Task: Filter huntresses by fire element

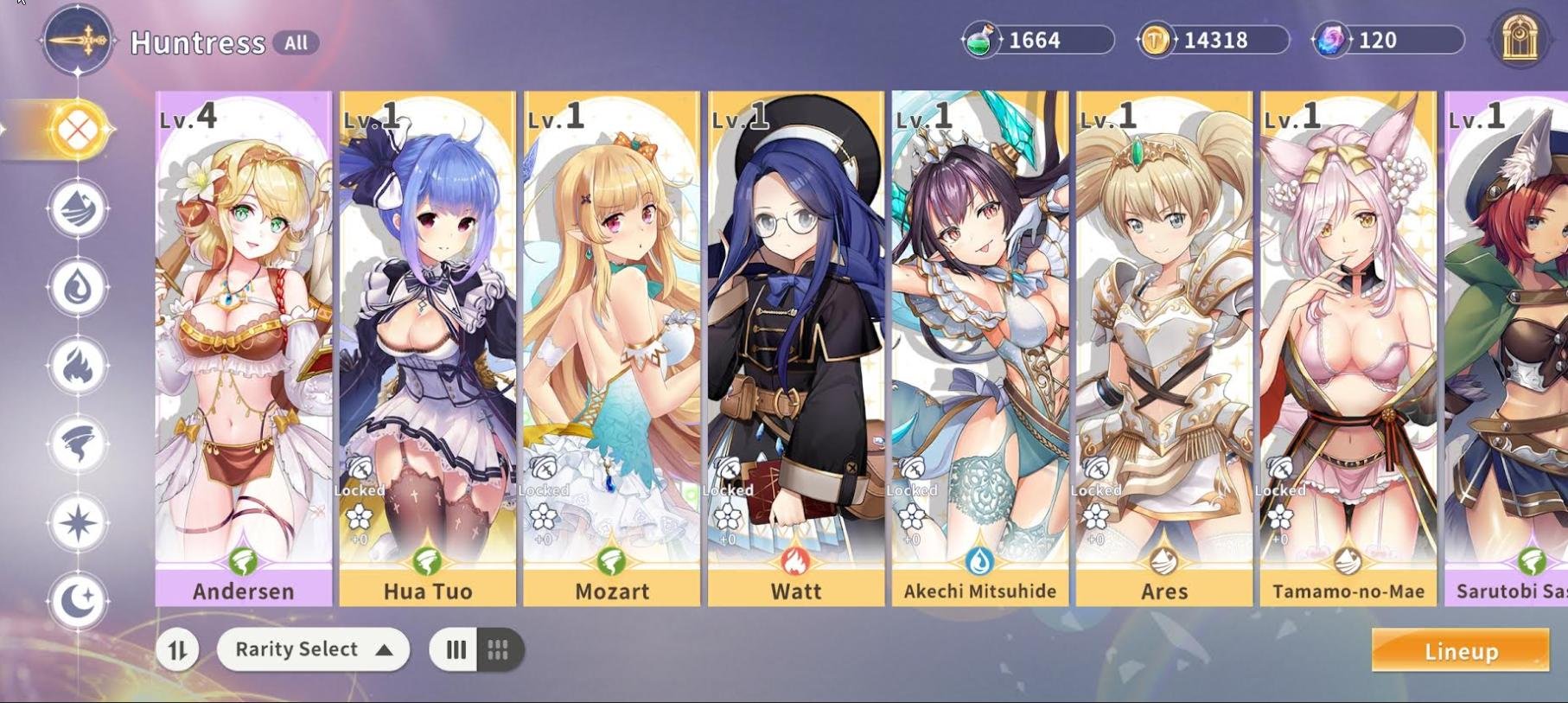Action: click(x=78, y=366)
